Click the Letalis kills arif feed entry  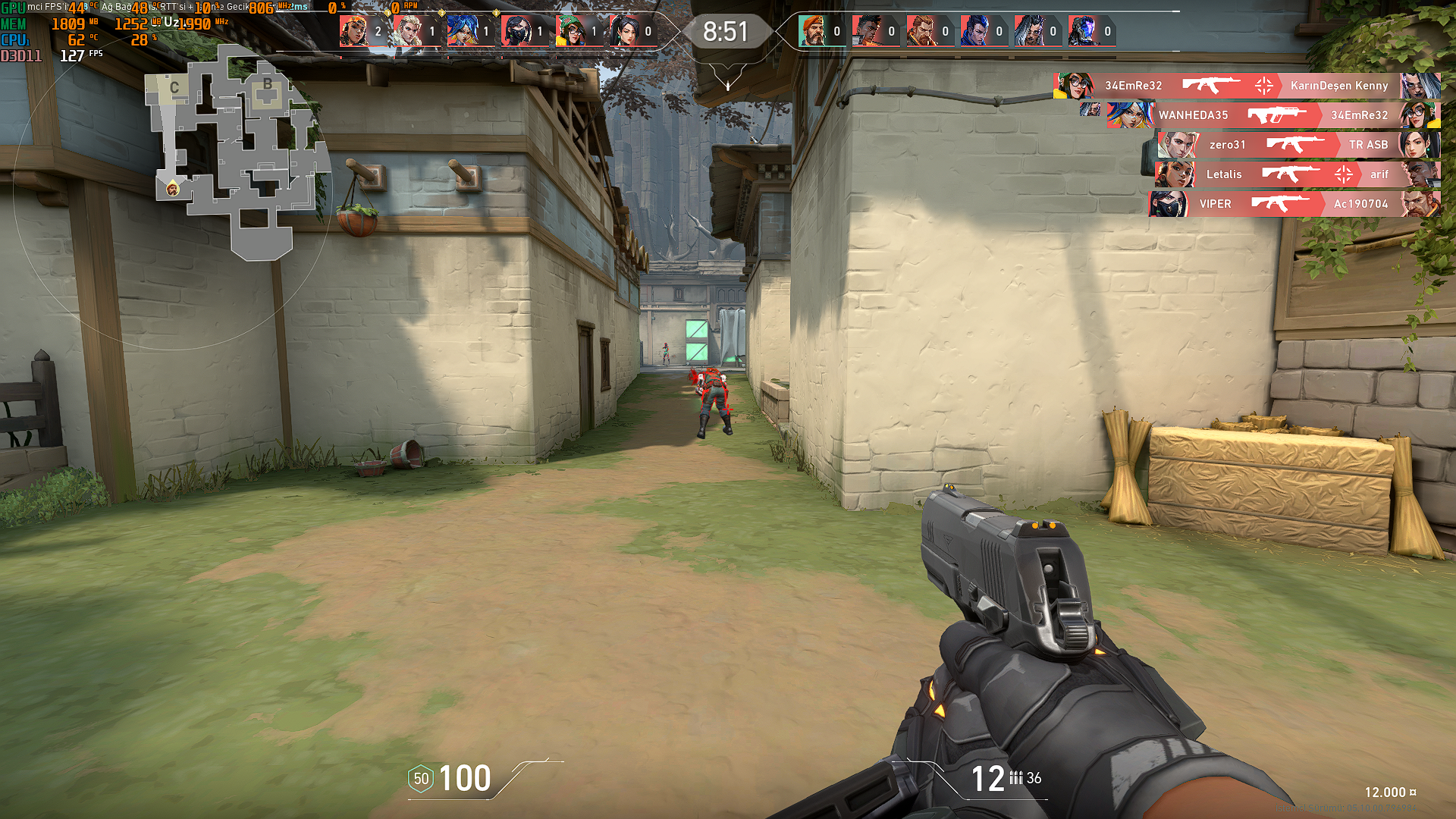tap(1297, 174)
